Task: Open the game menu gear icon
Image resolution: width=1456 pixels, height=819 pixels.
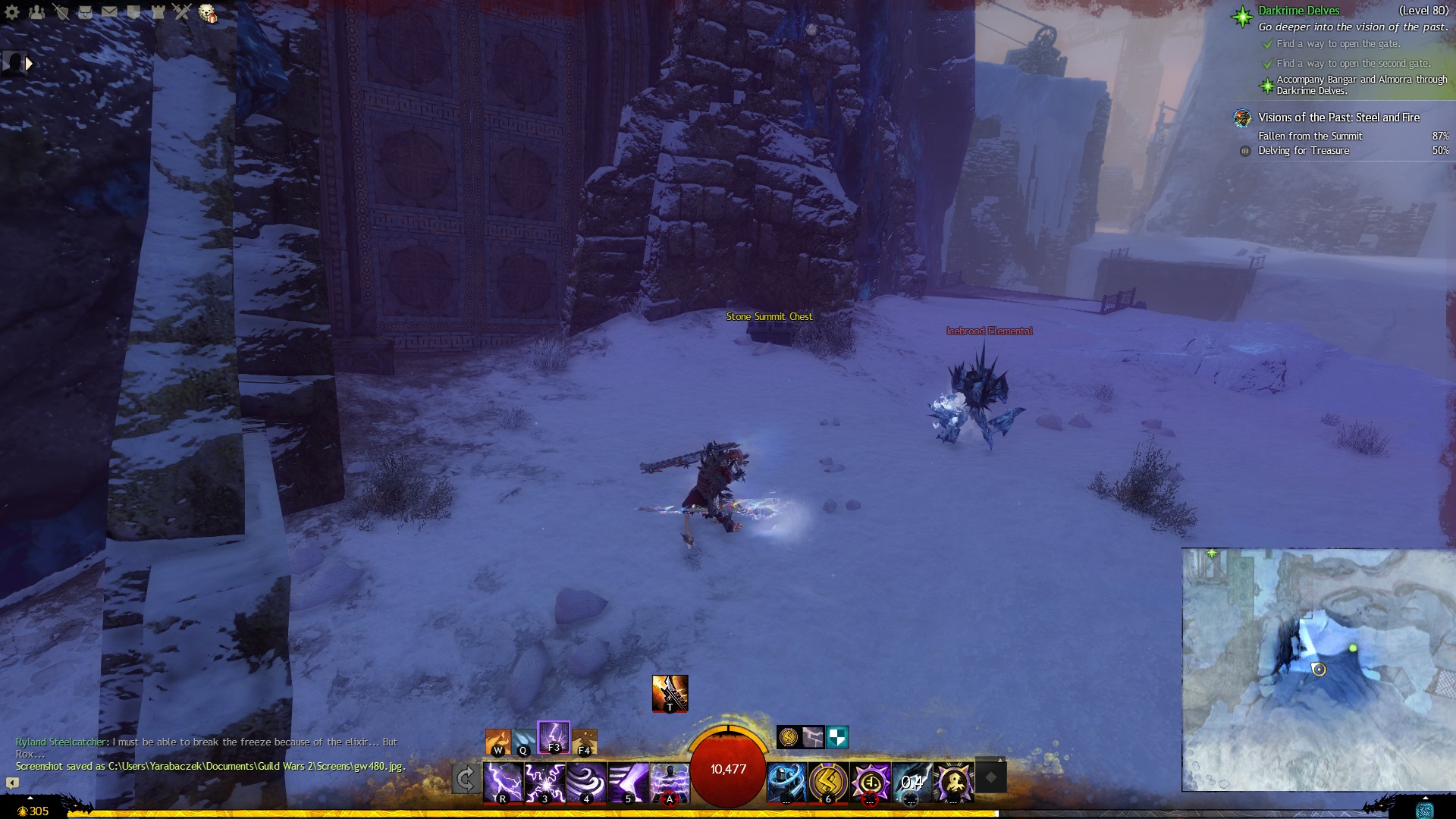Action: click(12, 11)
